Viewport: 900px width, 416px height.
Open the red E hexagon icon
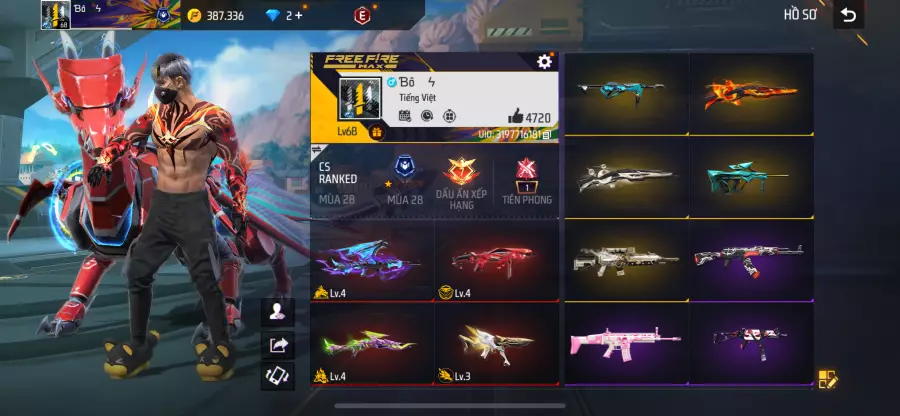[x=361, y=15]
